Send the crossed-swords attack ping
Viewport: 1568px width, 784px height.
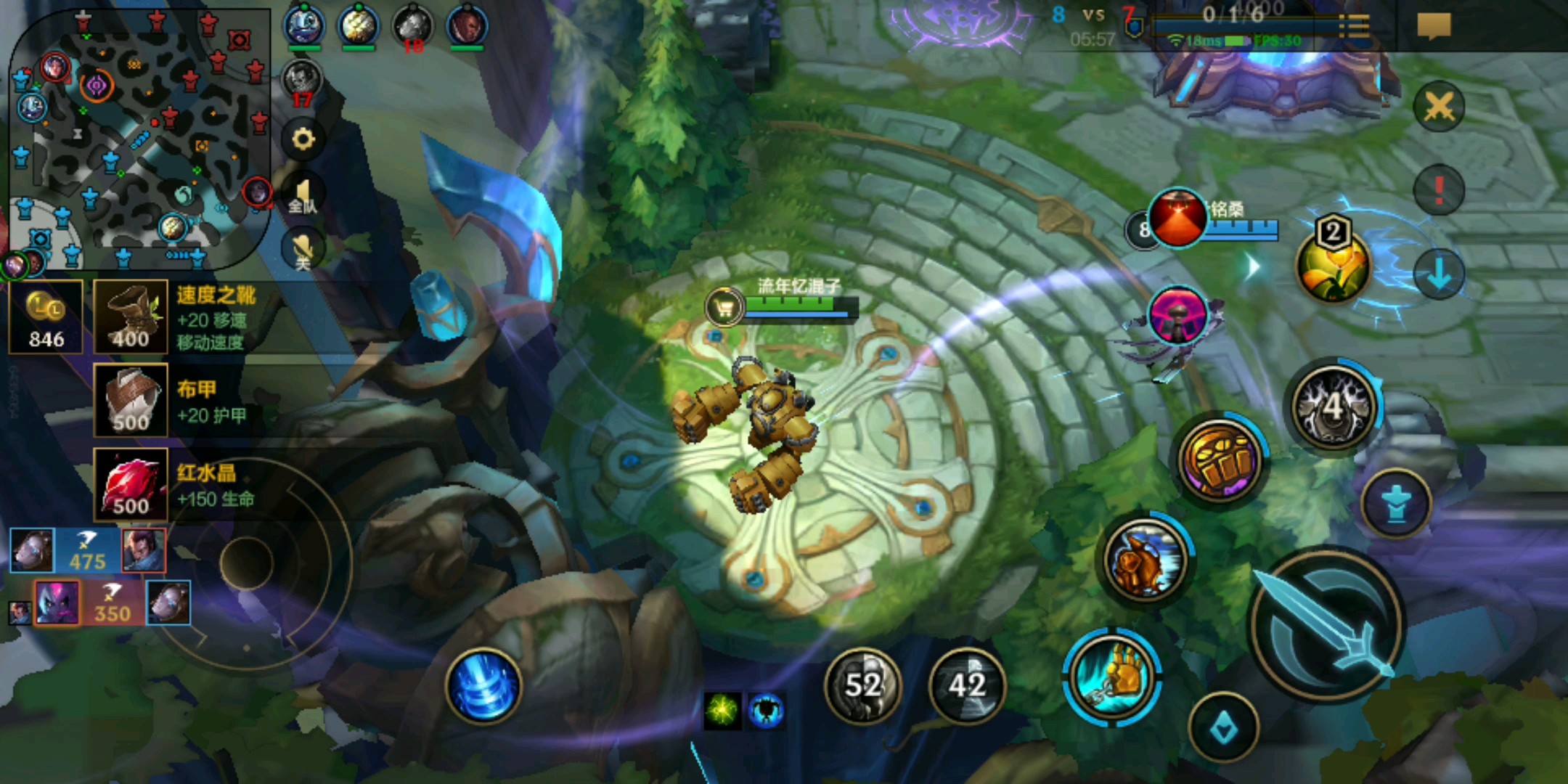(1438, 107)
